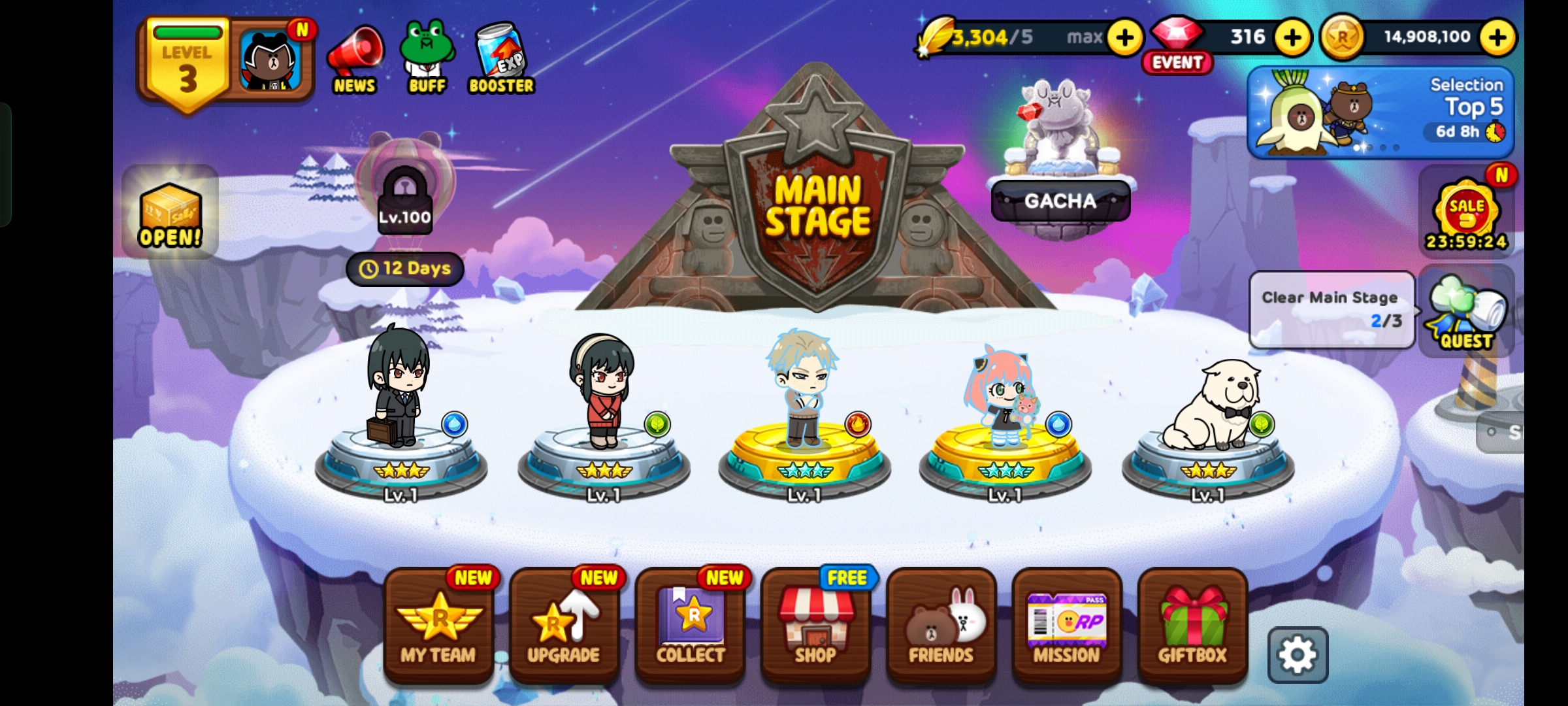Go to the Upgrade menu
Screen dimensions: 1568x706
[564, 626]
